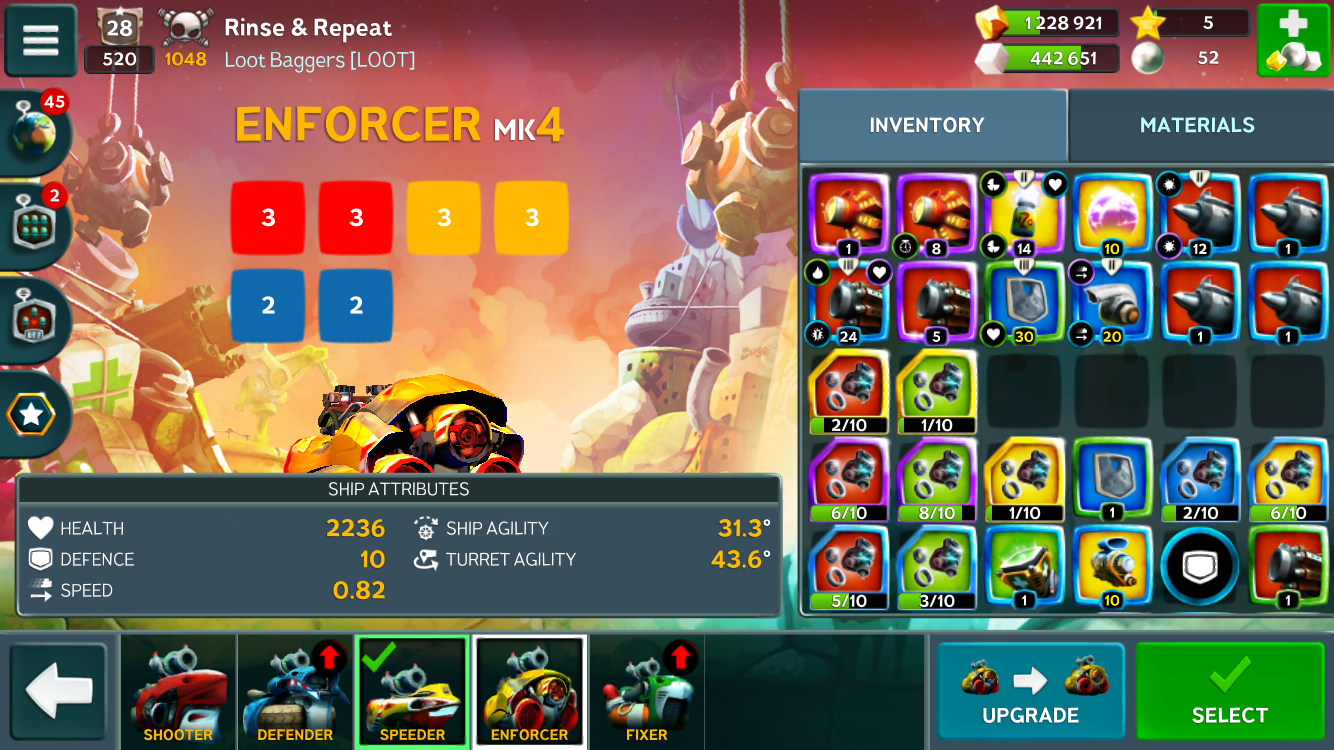Click the white shield circle slot
The image size is (1334, 750).
(x=1200, y=566)
